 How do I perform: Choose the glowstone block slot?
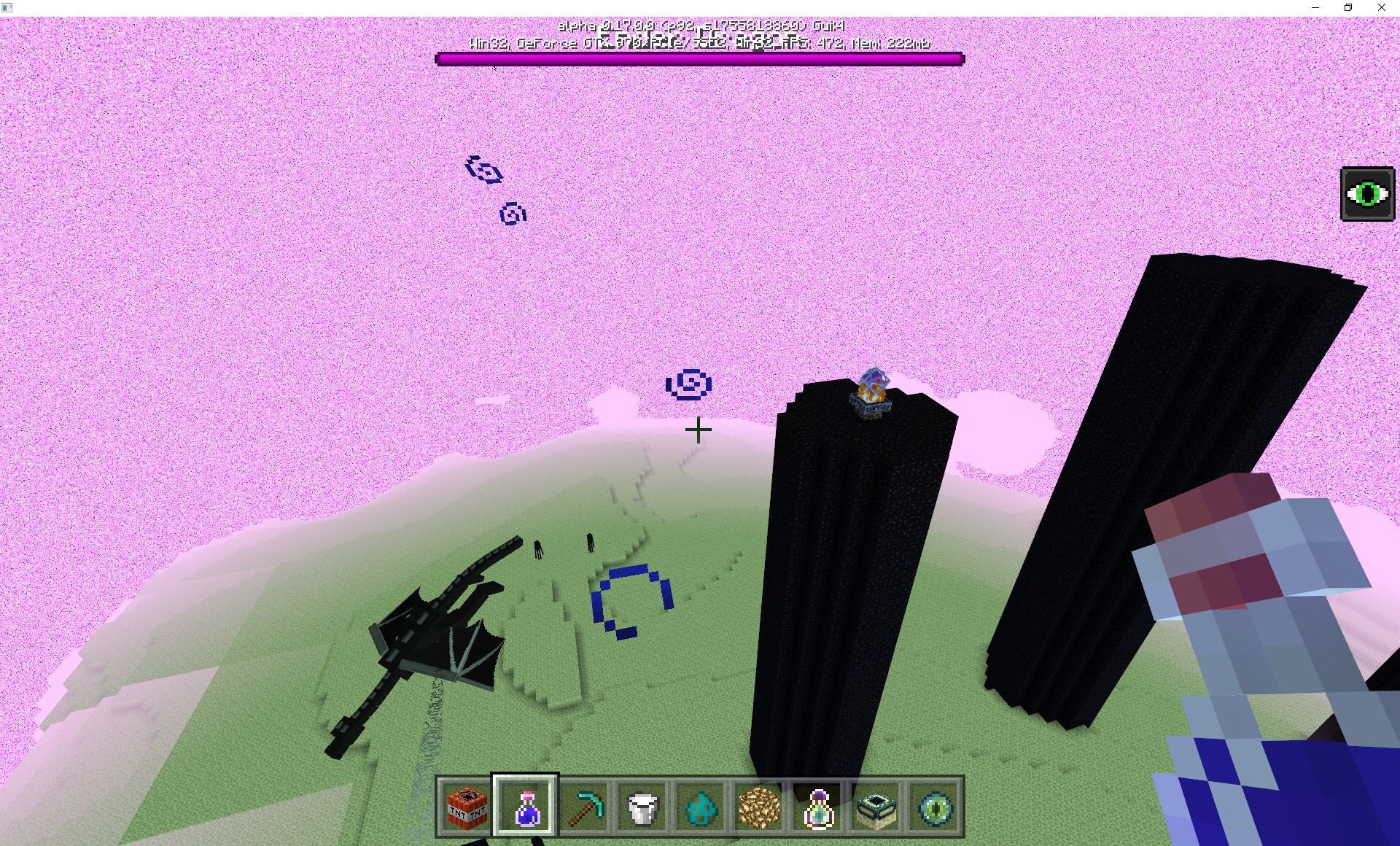759,806
